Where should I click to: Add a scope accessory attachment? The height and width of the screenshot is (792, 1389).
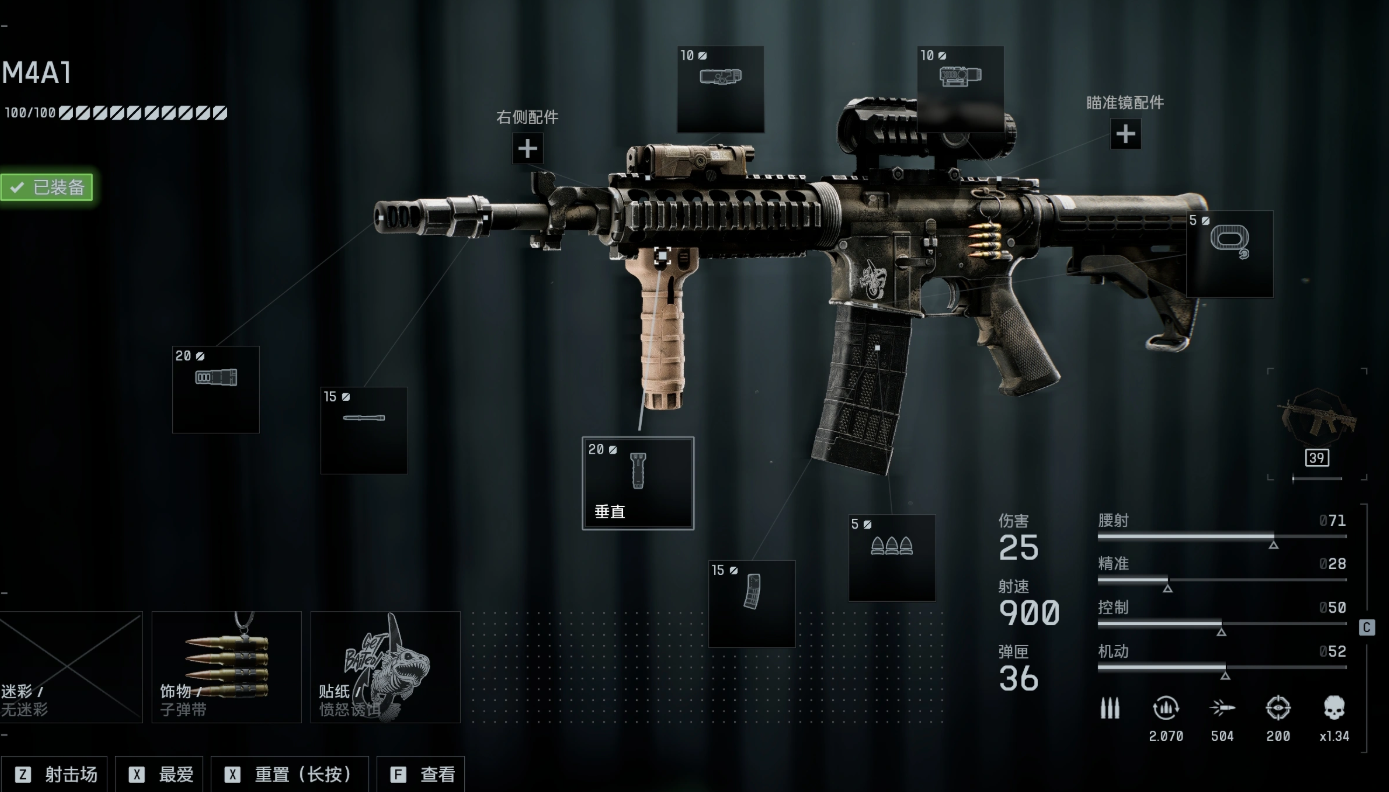[1126, 133]
